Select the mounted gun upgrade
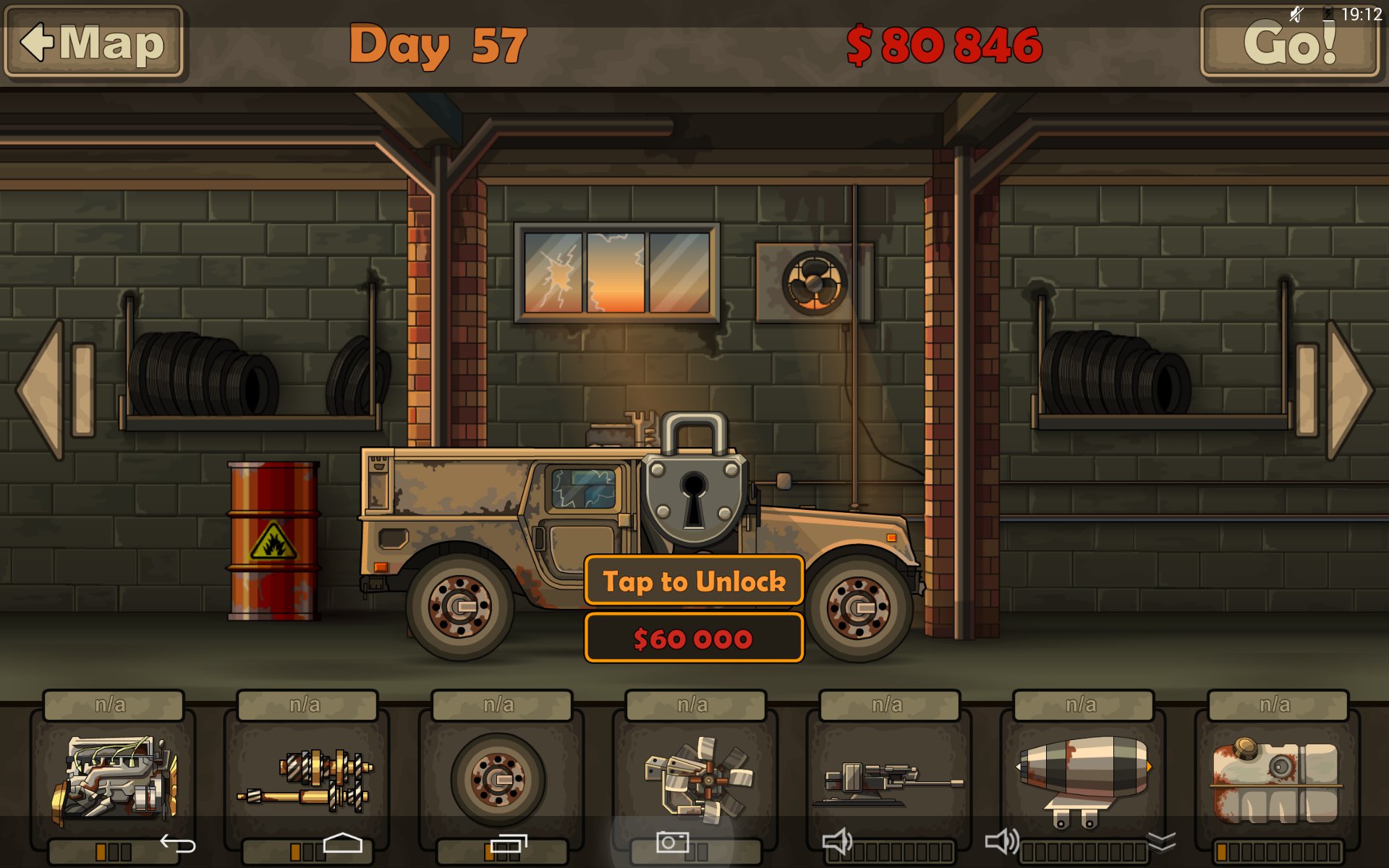Viewport: 1389px width, 868px height. 888,778
